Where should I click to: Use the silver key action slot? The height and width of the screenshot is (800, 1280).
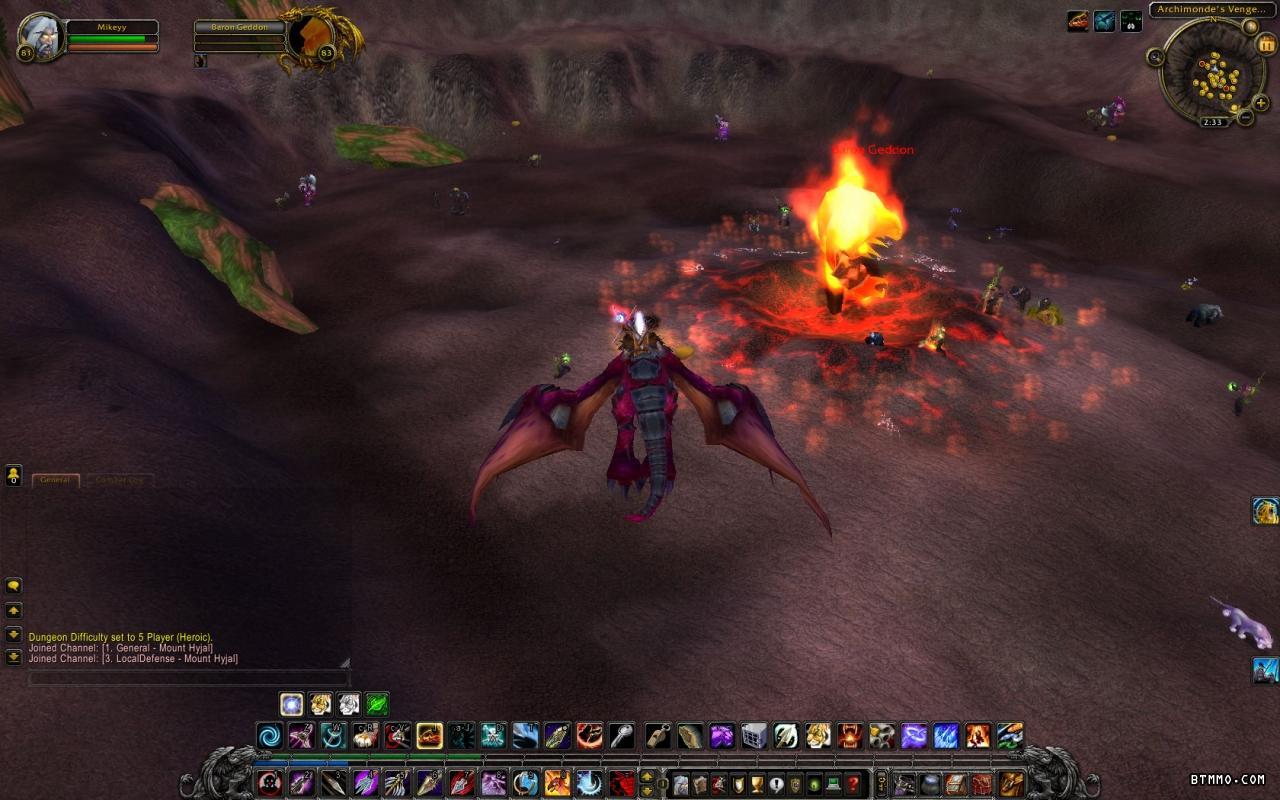(x=622, y=736)
